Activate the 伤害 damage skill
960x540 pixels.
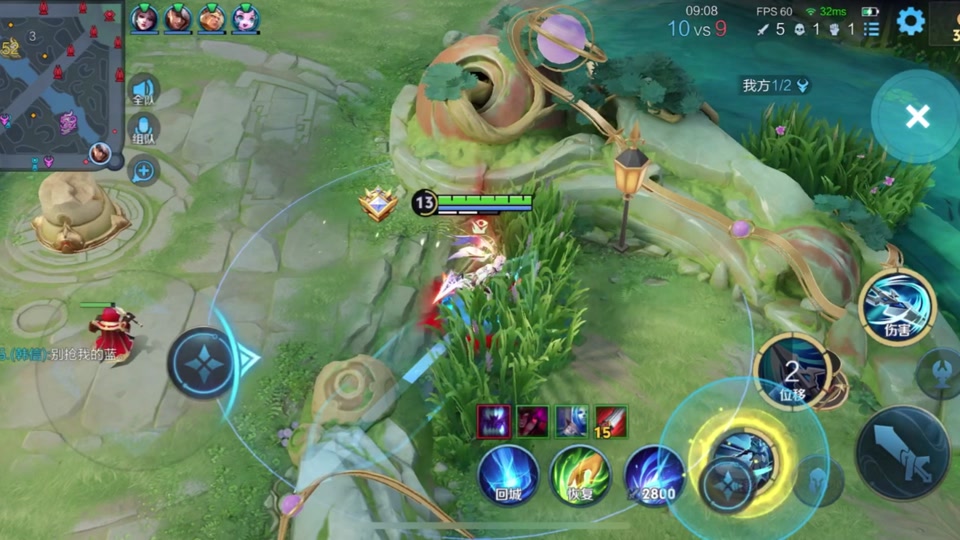pos(897,307)
